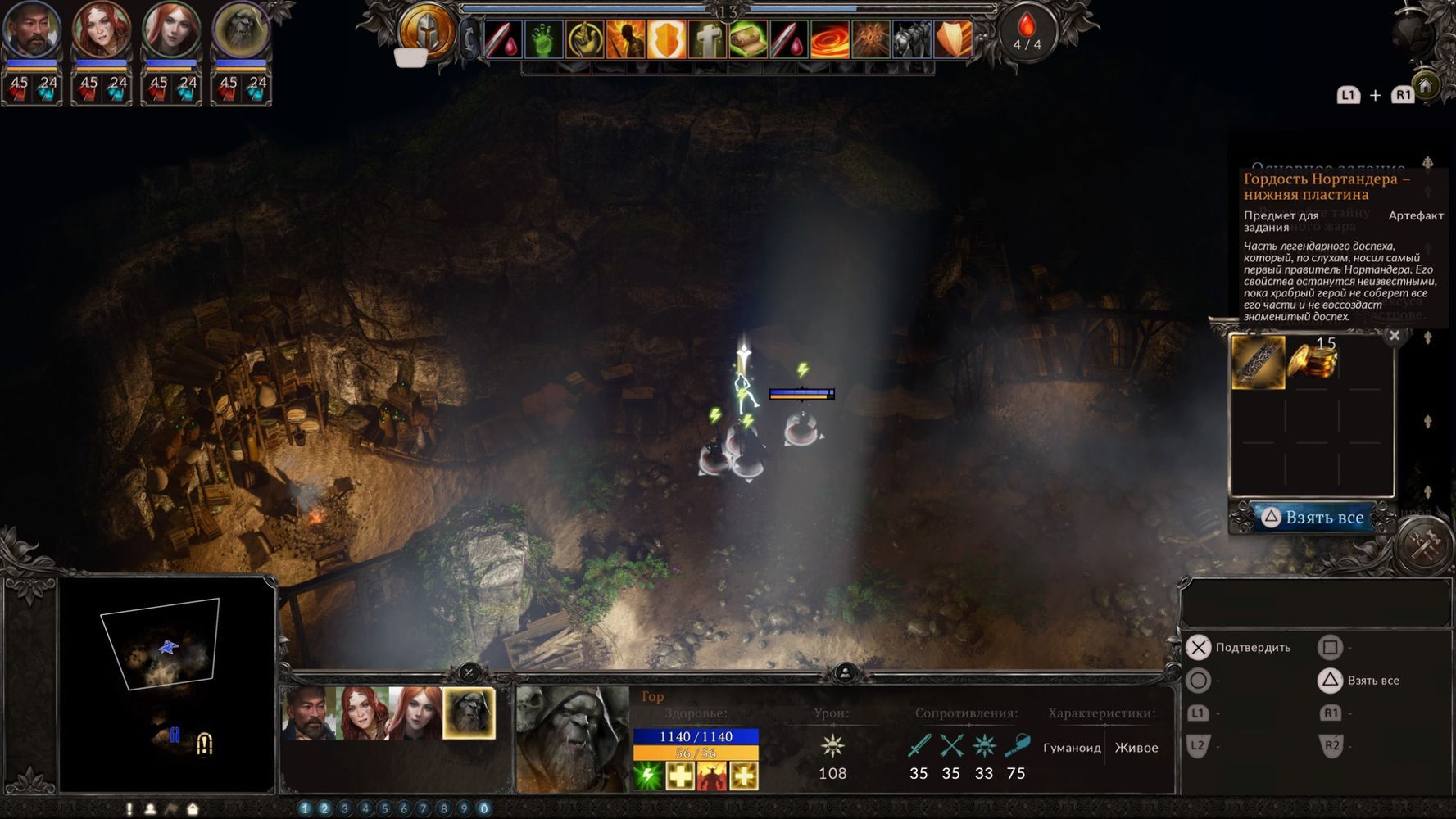The width and height of the screenshot is (1456, 819).
Task: Take all loot with Взять все
Action: tap(1313, 518)
